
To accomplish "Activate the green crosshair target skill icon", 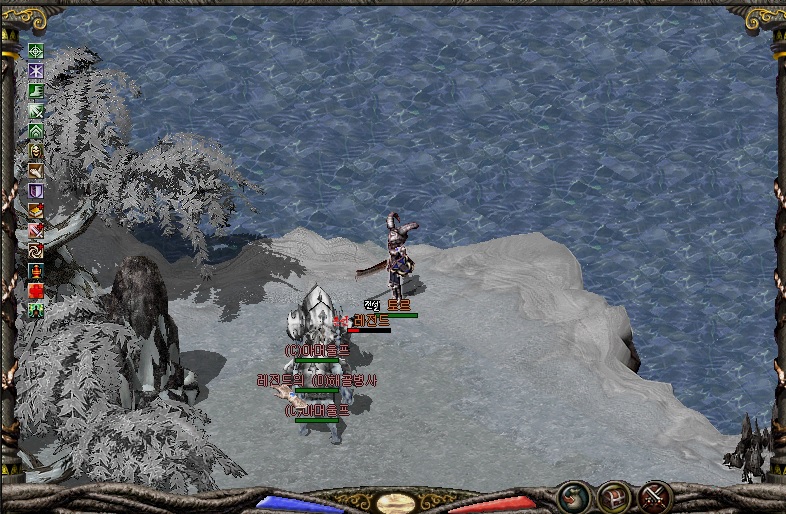I will pyautogui.click(x=36, y=51).
